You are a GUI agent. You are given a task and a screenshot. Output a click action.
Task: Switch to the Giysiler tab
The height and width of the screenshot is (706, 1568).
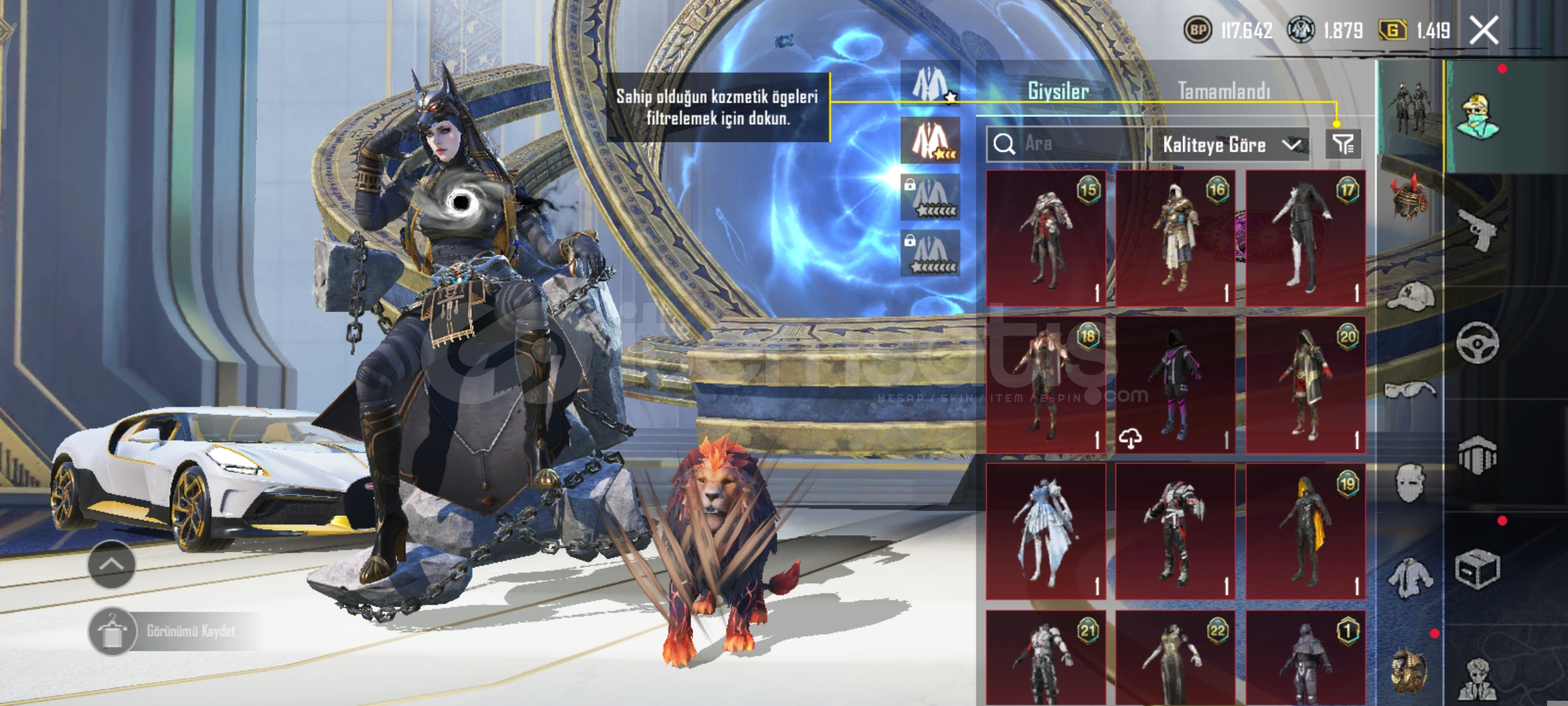[x=1058, y=91]
